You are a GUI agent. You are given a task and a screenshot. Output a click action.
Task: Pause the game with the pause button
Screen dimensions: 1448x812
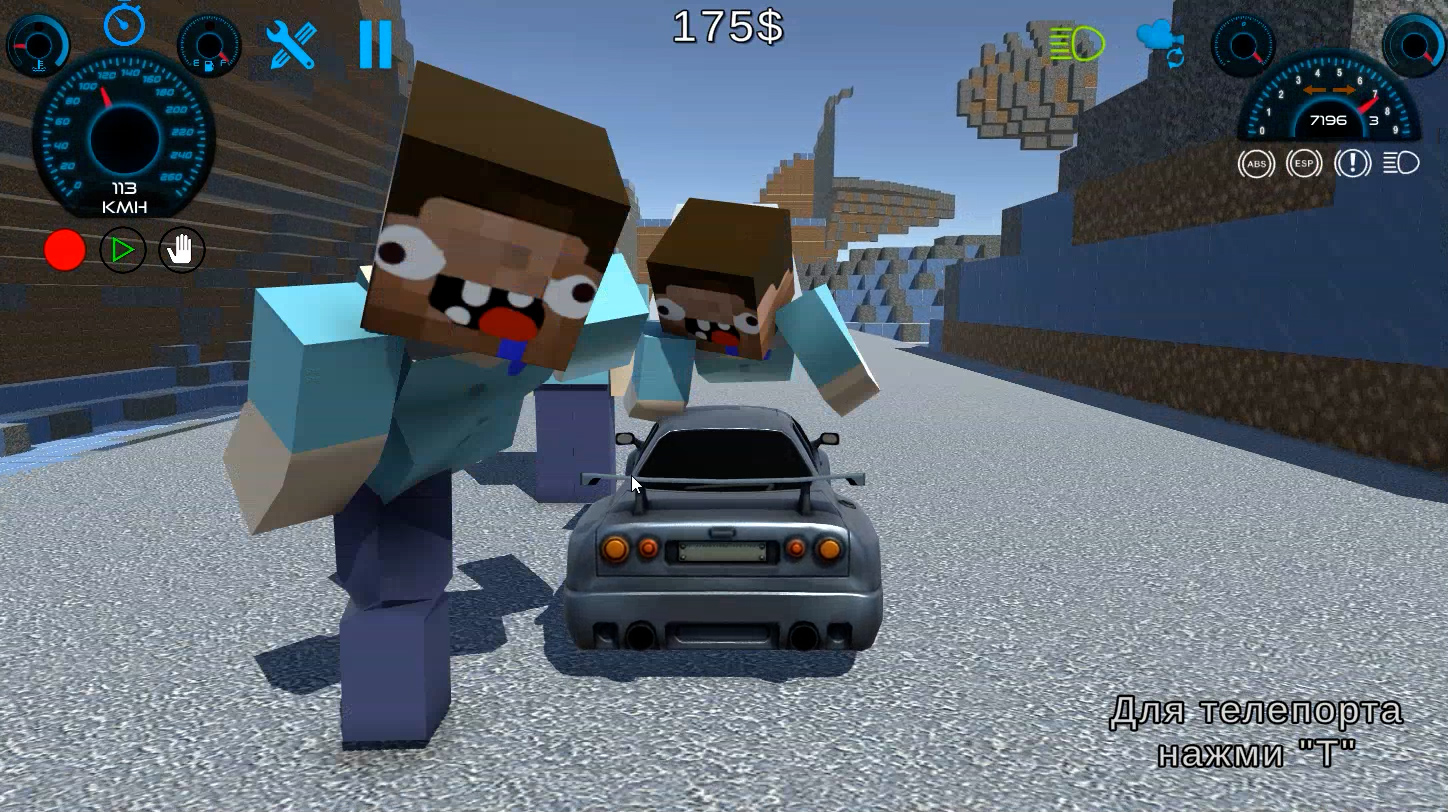coord(377,45)
